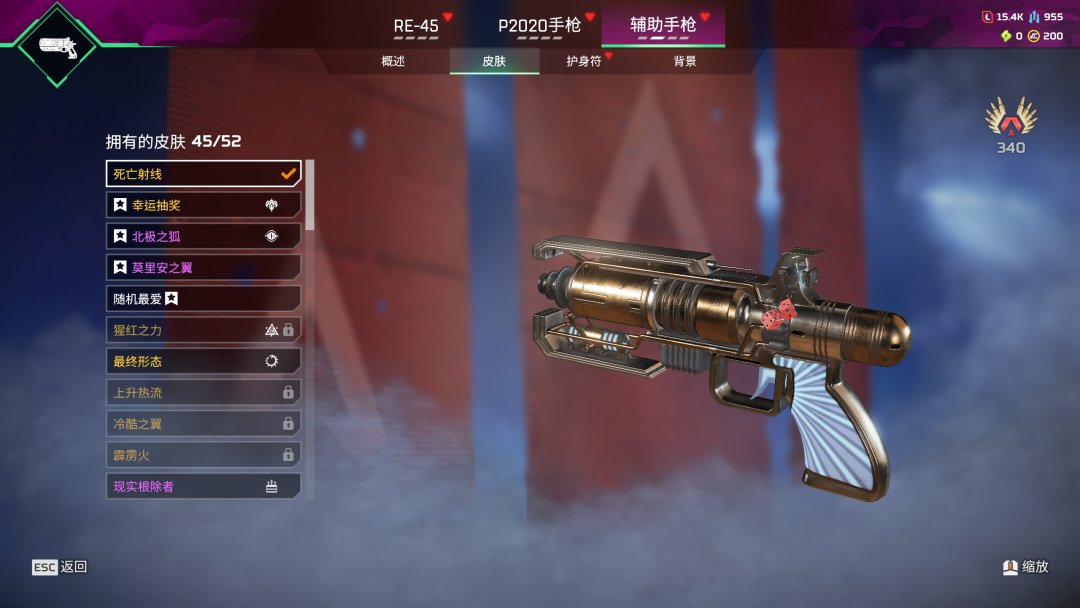The image size is (1080, 608).
Task: Open the P2020手枪 weapon tab
Action: [539, 25]
